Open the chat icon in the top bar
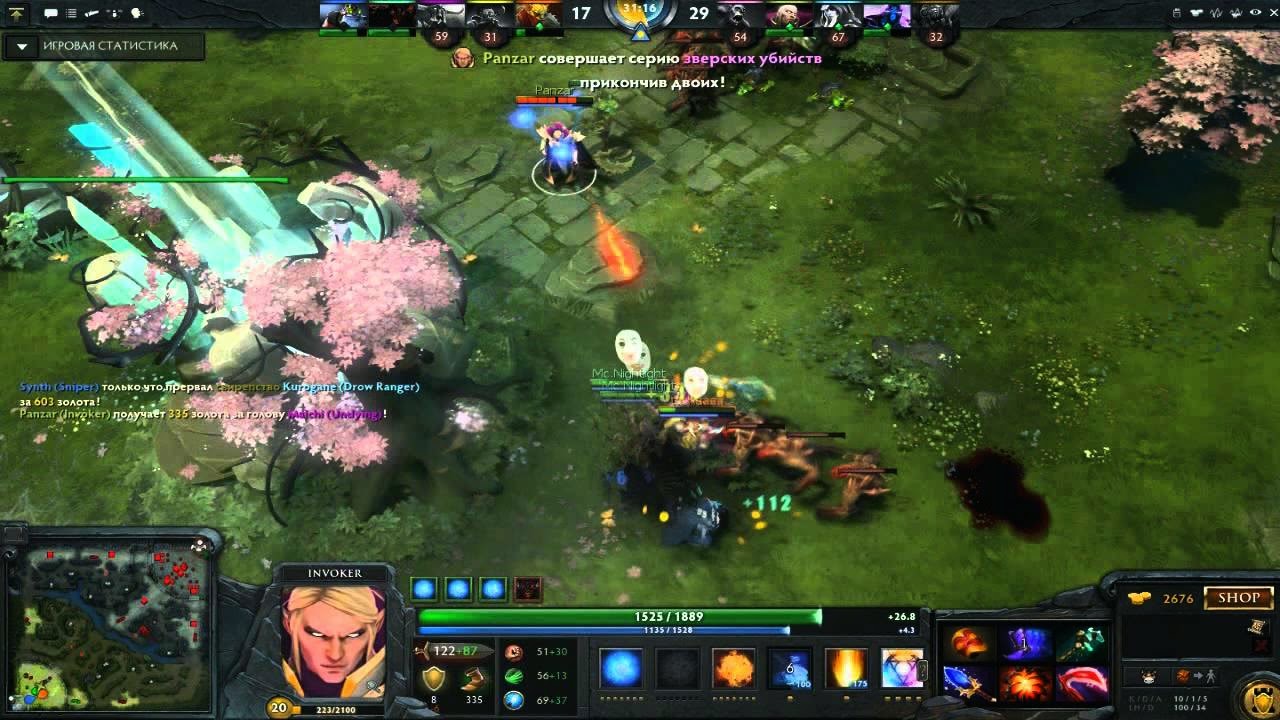 [x=50, y=12]
